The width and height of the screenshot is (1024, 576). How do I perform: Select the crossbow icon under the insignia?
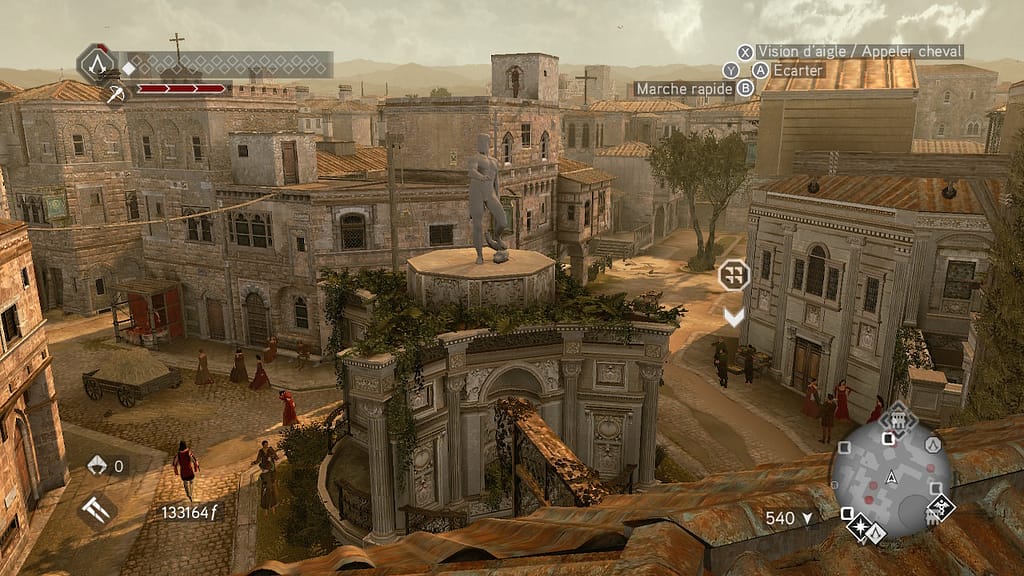click(116, 94)
